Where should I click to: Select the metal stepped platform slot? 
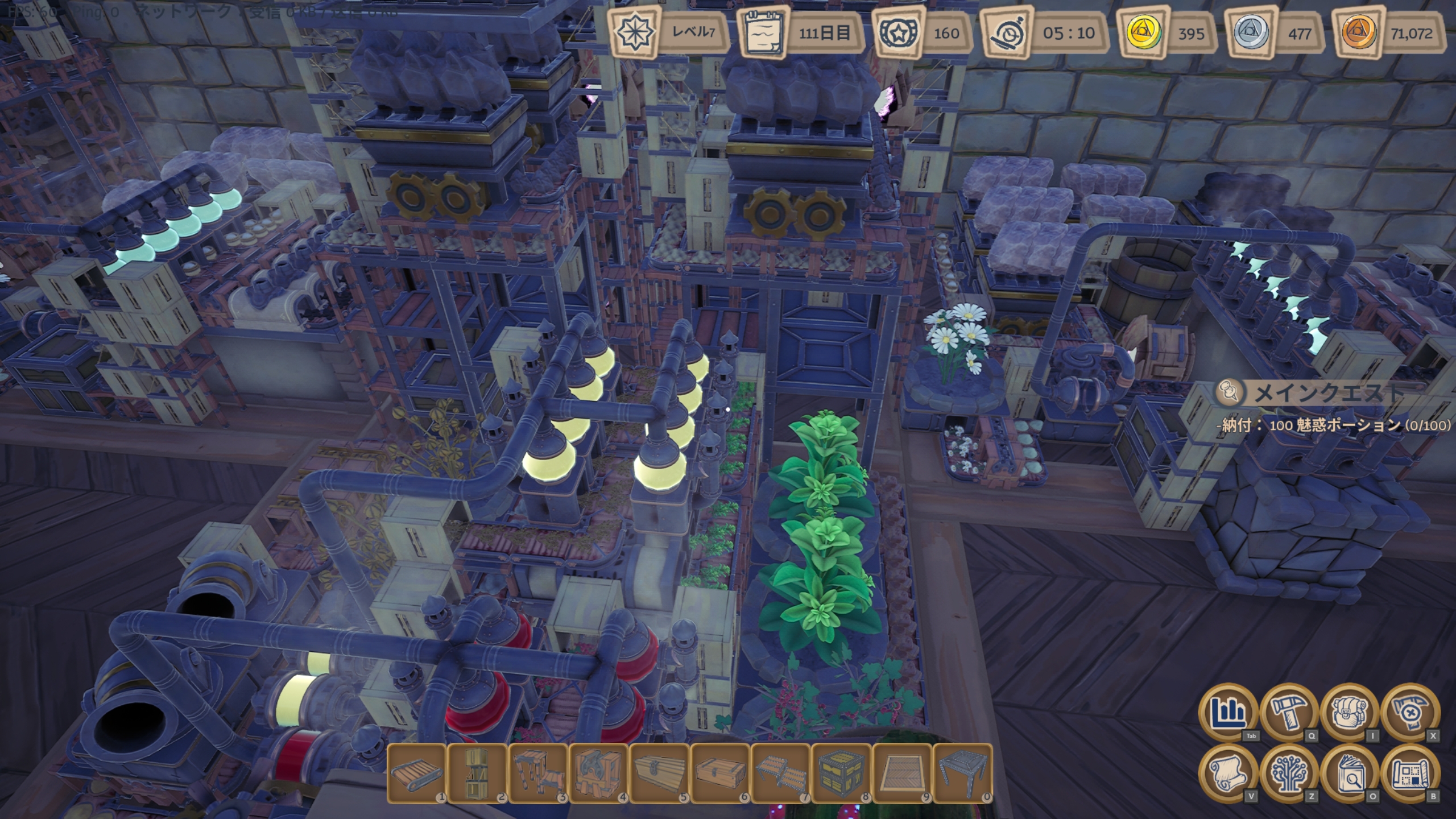pos(781,773)
